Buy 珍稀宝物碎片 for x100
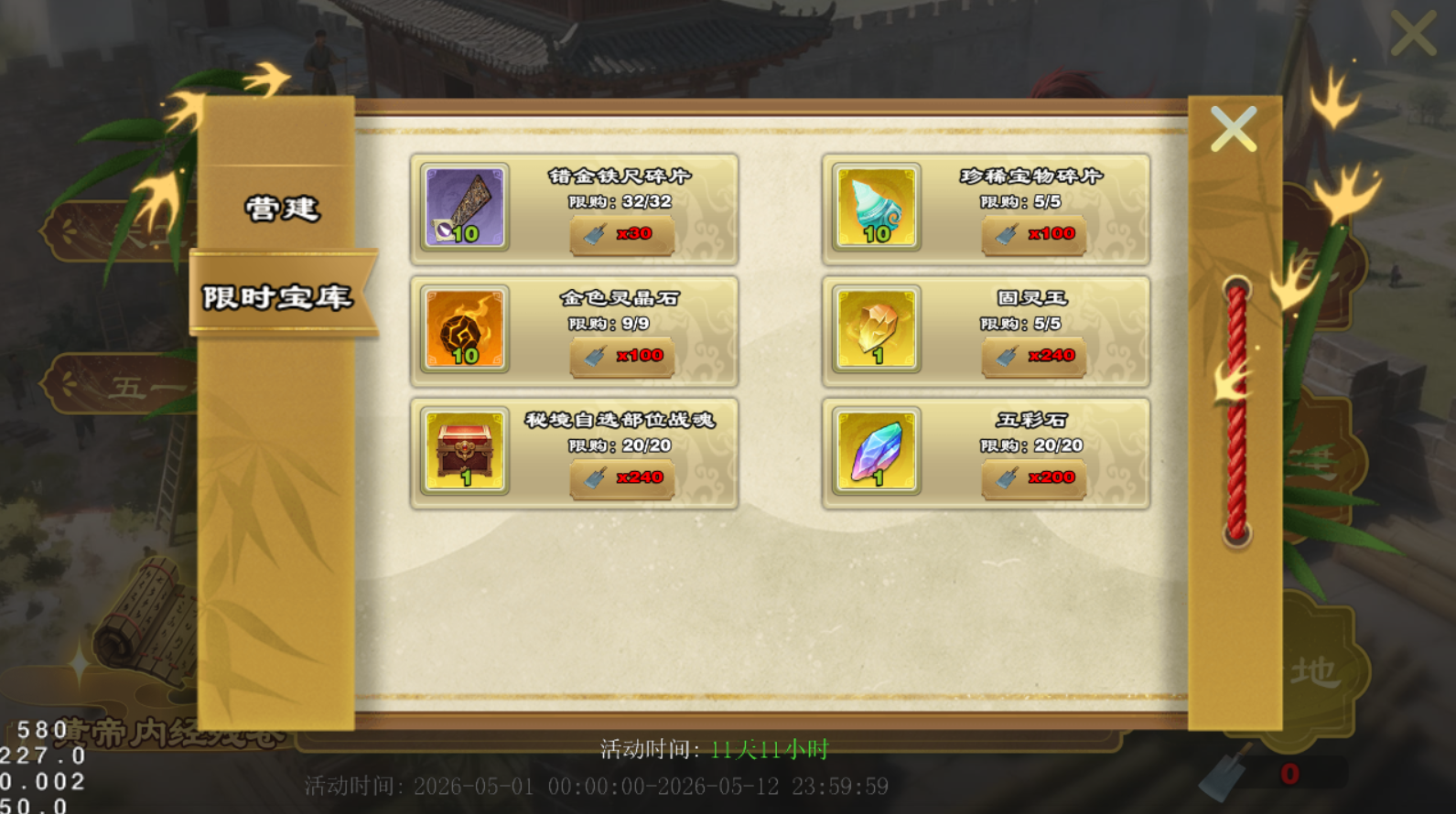This screenshot has width=1456, height=814. [1034, 234]
